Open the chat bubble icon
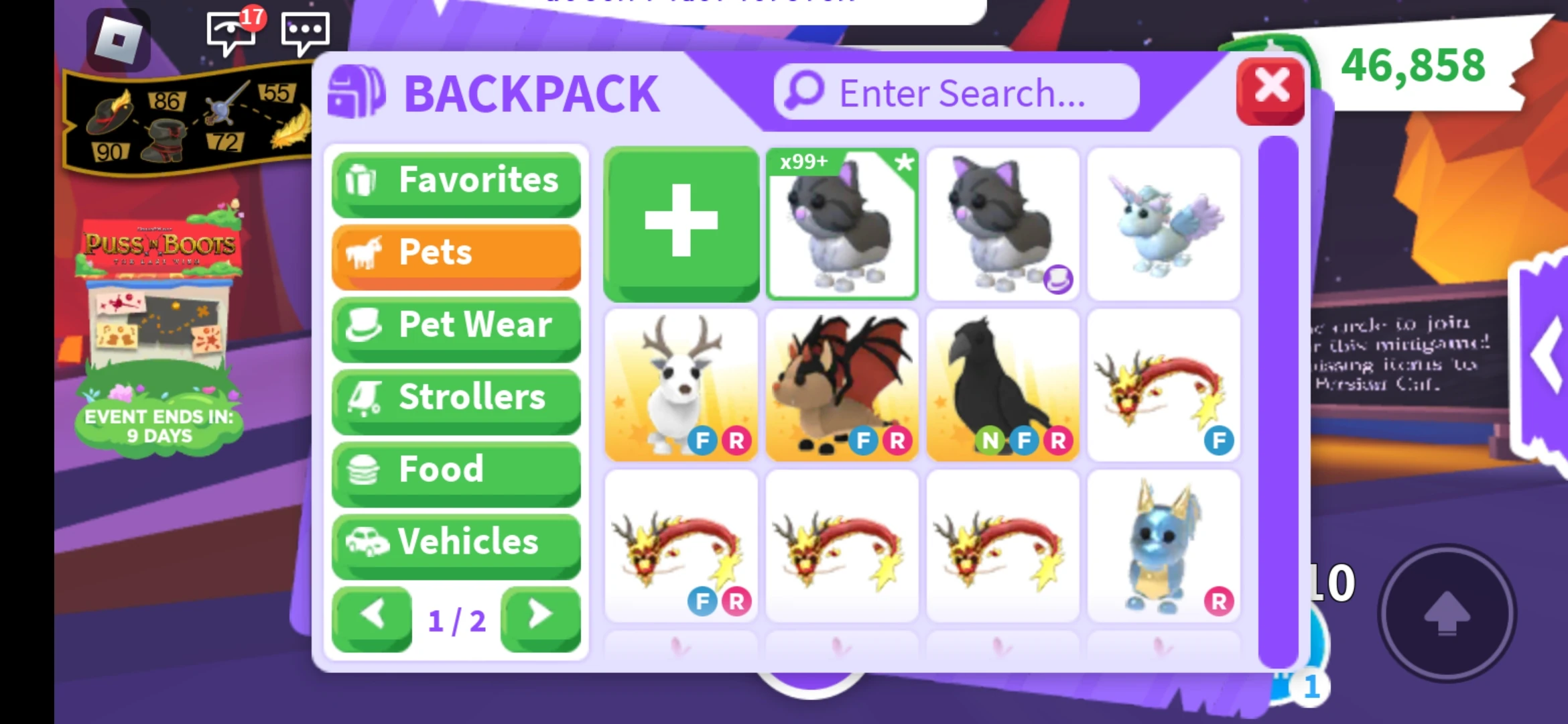The image size is (1568, 724). pos(306,32)
